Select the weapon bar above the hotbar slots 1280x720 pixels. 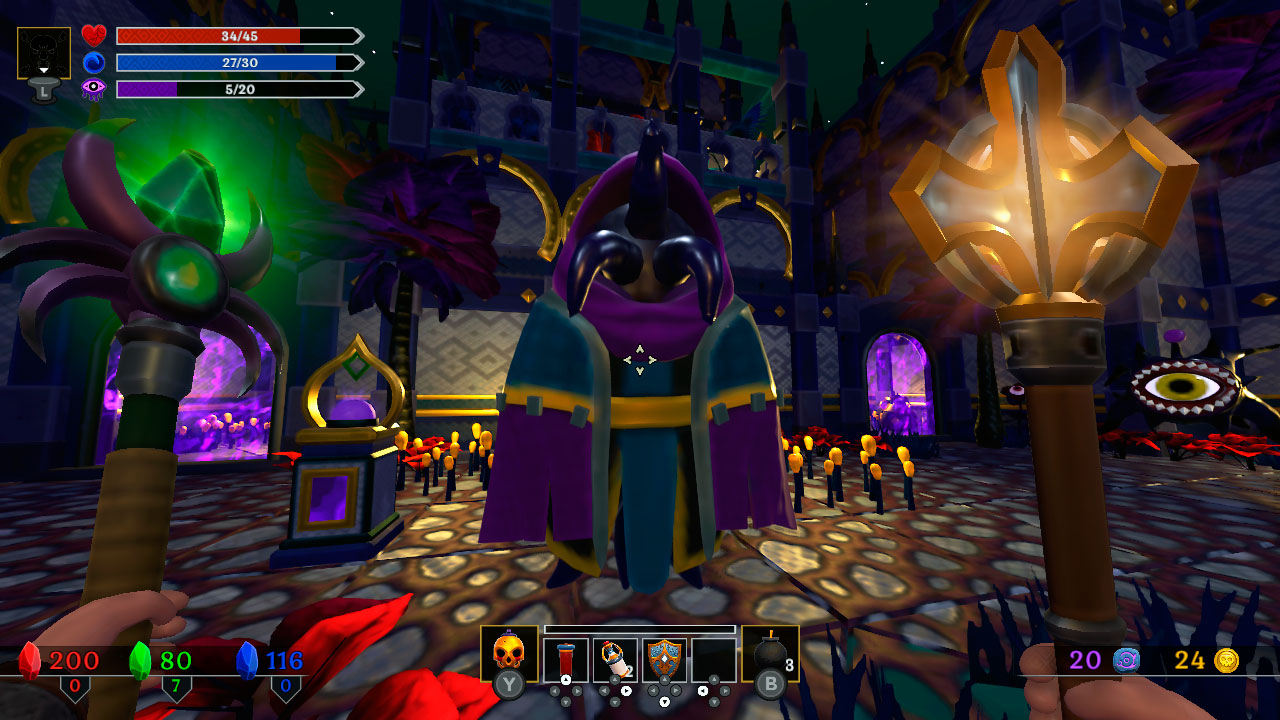(x=639, y=630)
